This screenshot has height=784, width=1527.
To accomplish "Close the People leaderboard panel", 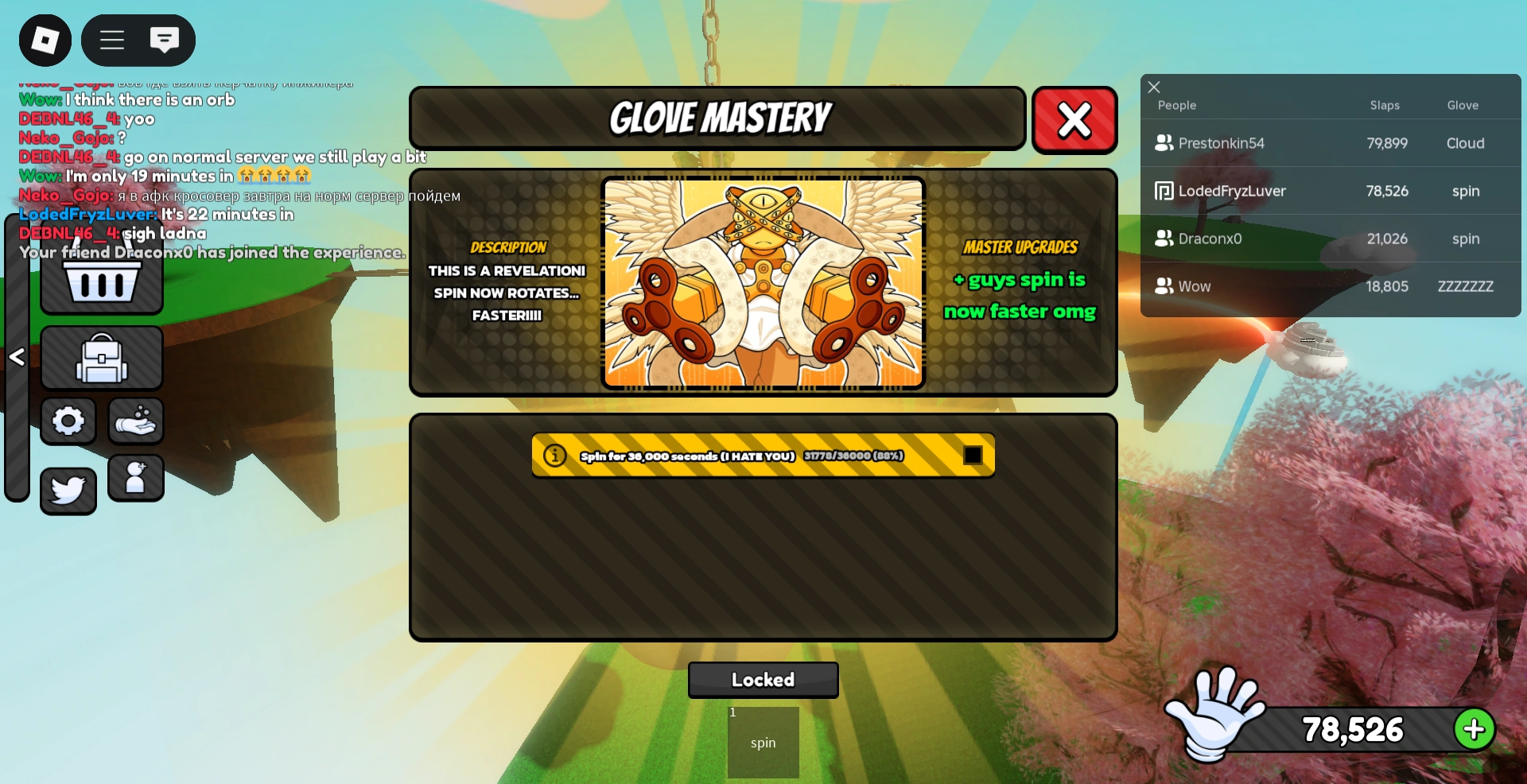I will 1153,87.
